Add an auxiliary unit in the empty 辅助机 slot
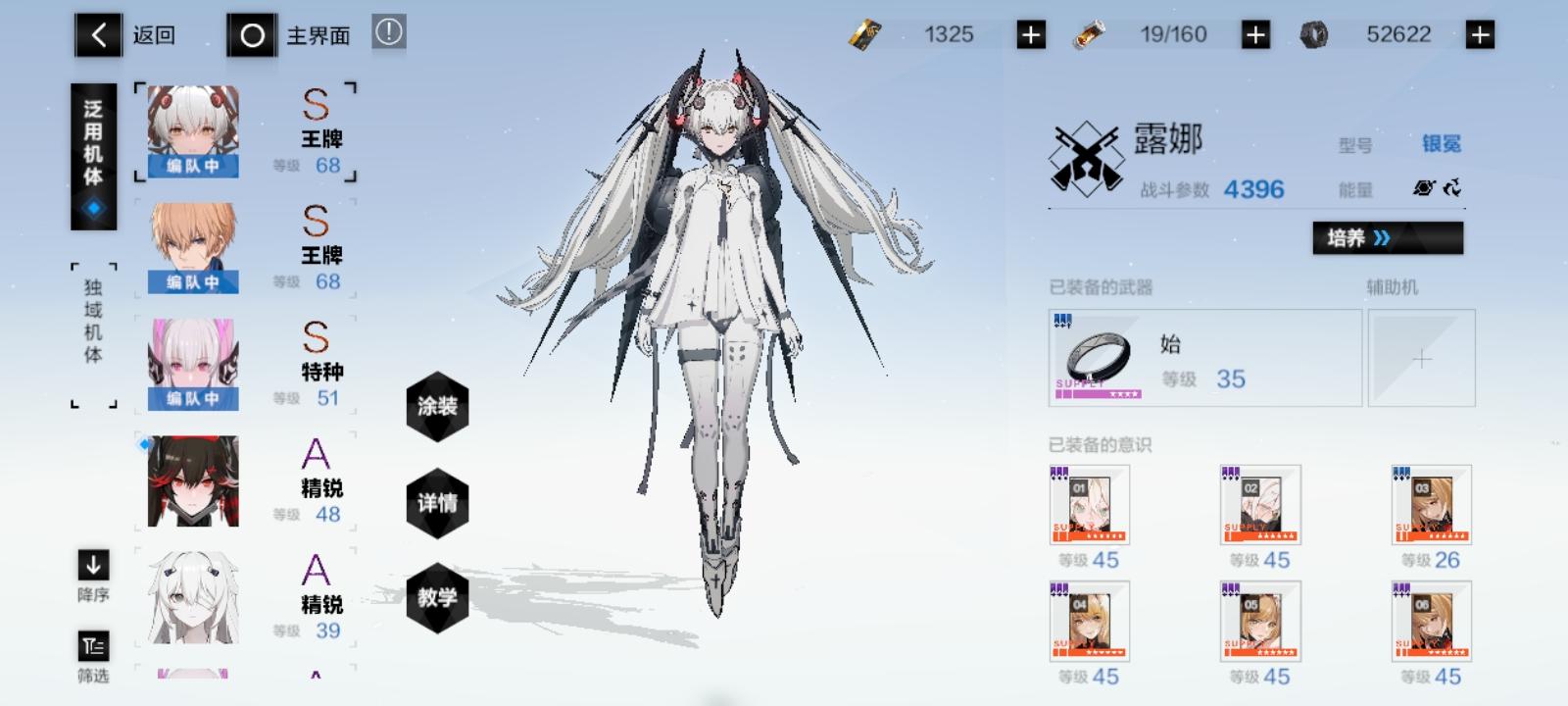The image size is (1568, 706). (x=1420, y=358)
